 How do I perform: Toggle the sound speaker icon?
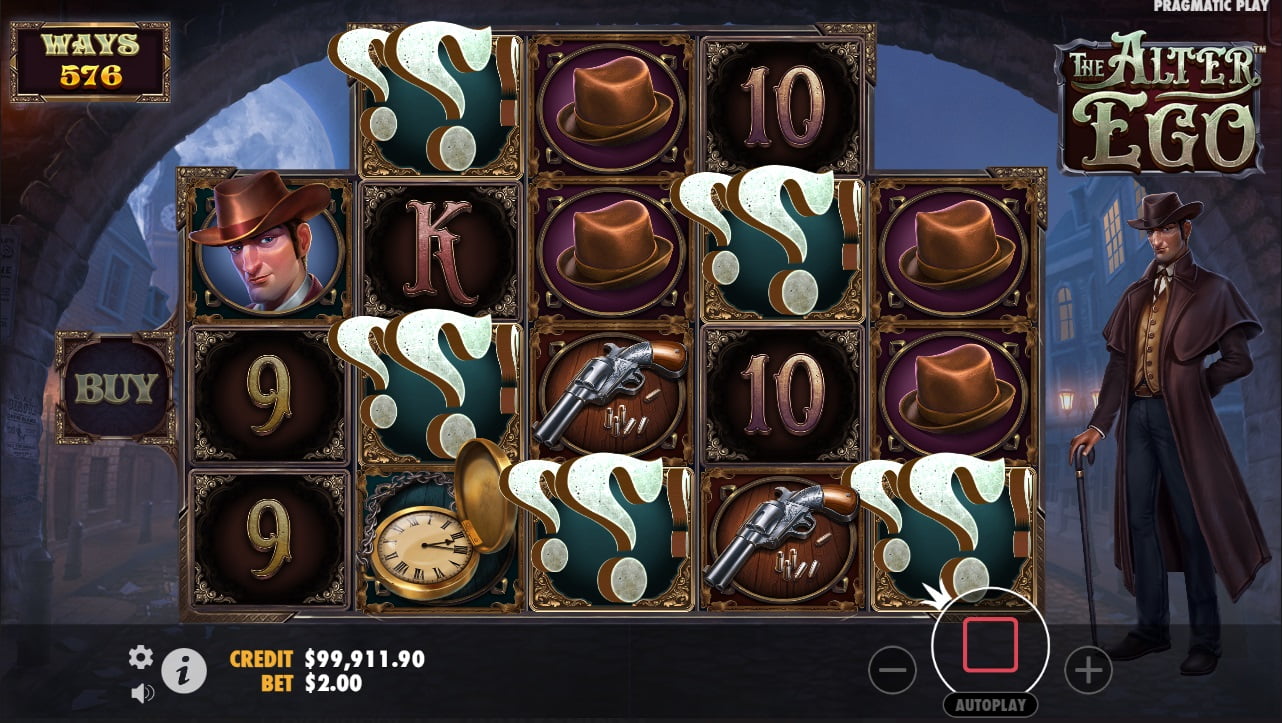142,692
